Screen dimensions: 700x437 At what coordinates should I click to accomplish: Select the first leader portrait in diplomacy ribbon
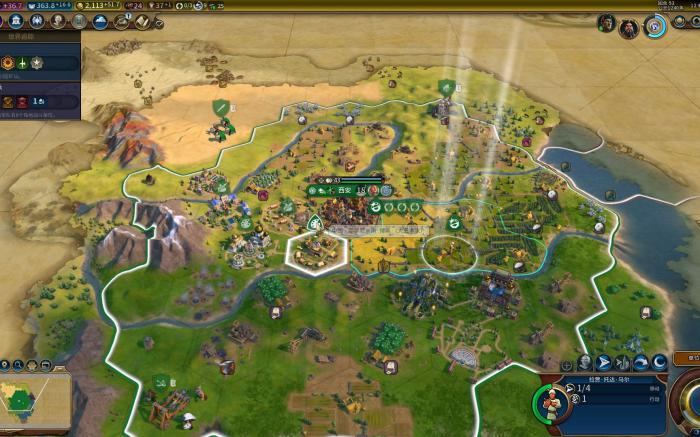click(x=606, y=23)
